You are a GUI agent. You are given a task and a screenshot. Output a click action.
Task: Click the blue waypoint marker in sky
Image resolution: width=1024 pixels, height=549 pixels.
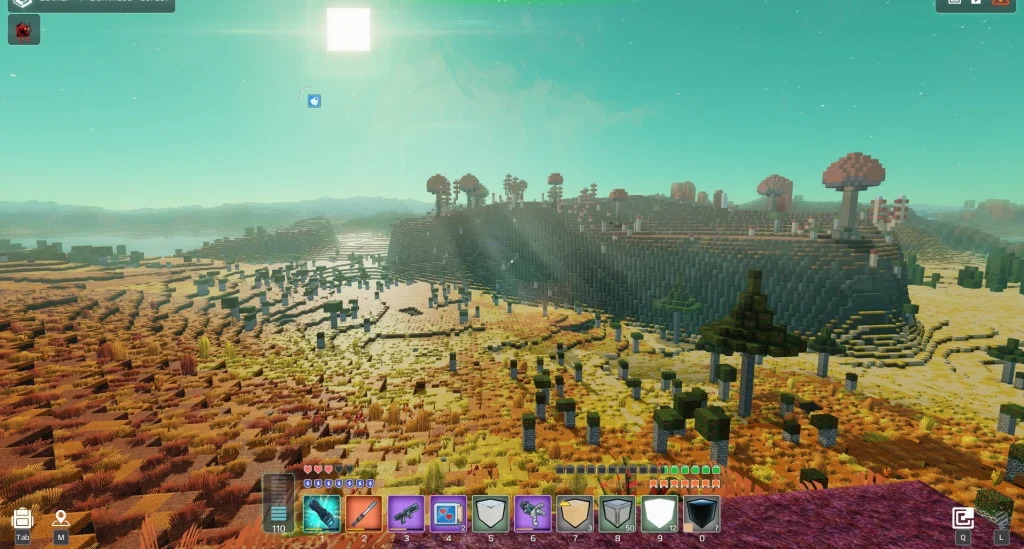click(x=314, y=101)
